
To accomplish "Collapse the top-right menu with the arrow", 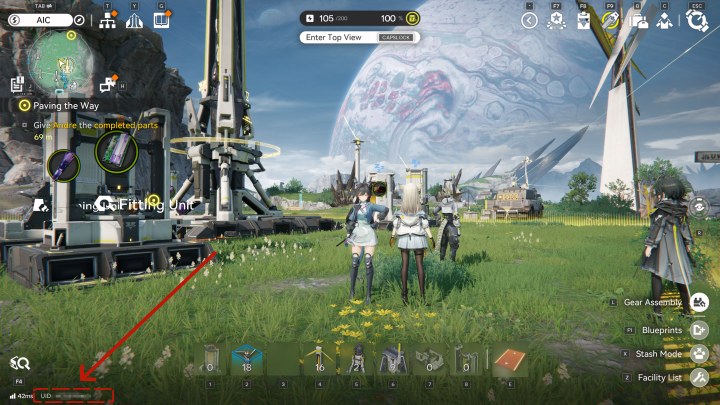I will click(529, 20).
